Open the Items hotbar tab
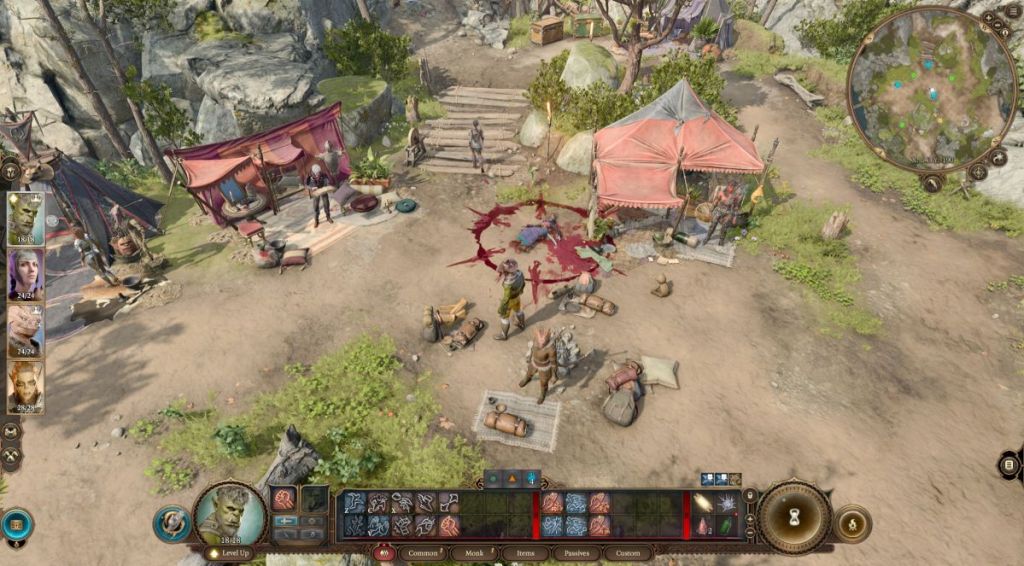This screenshot has width=1024, height=566. click(524, 553)
